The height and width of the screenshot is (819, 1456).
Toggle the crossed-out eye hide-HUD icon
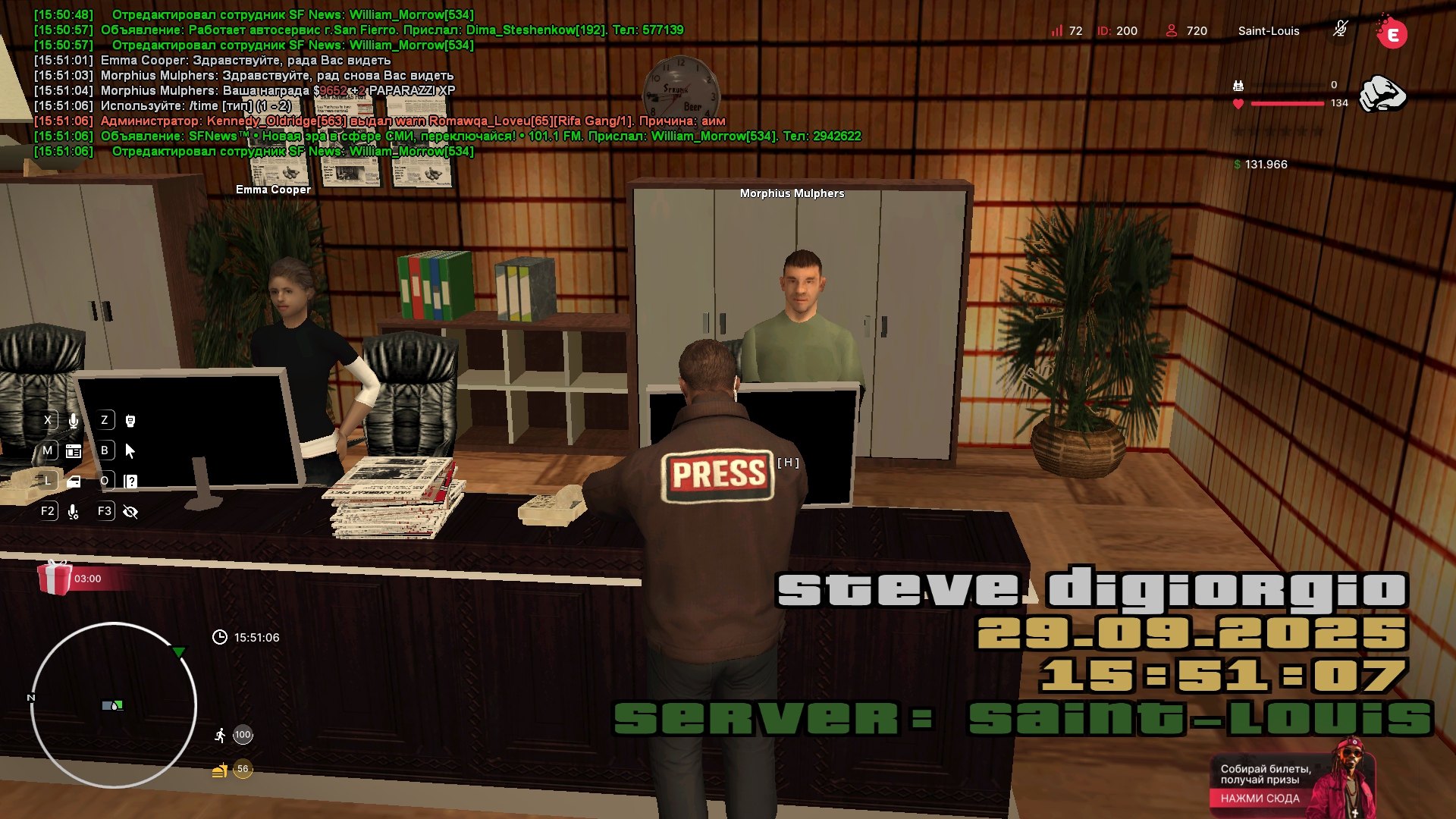pyautogui.click(x=130, y=512)
